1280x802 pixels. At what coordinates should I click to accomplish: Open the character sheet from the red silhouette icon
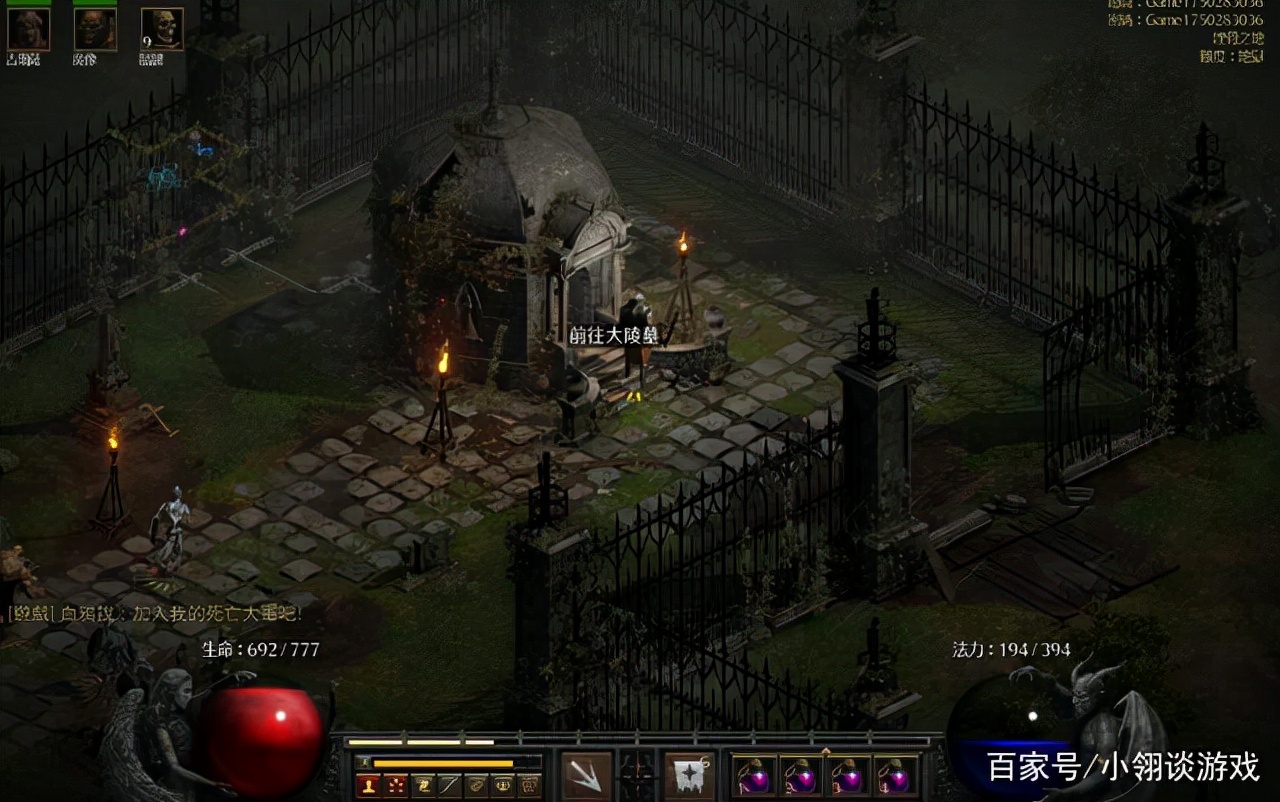[371, 786]
